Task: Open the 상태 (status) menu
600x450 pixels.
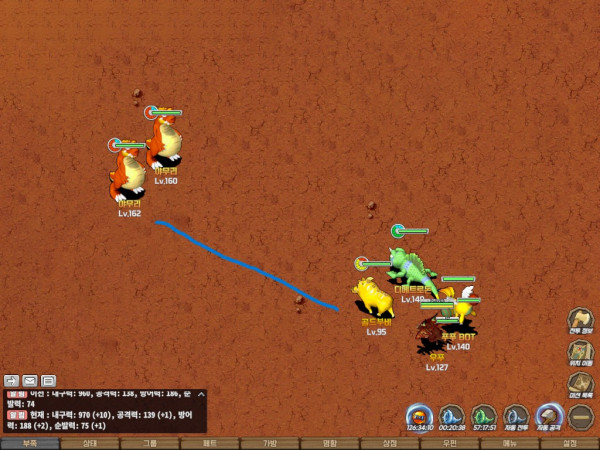Action: 90,443
